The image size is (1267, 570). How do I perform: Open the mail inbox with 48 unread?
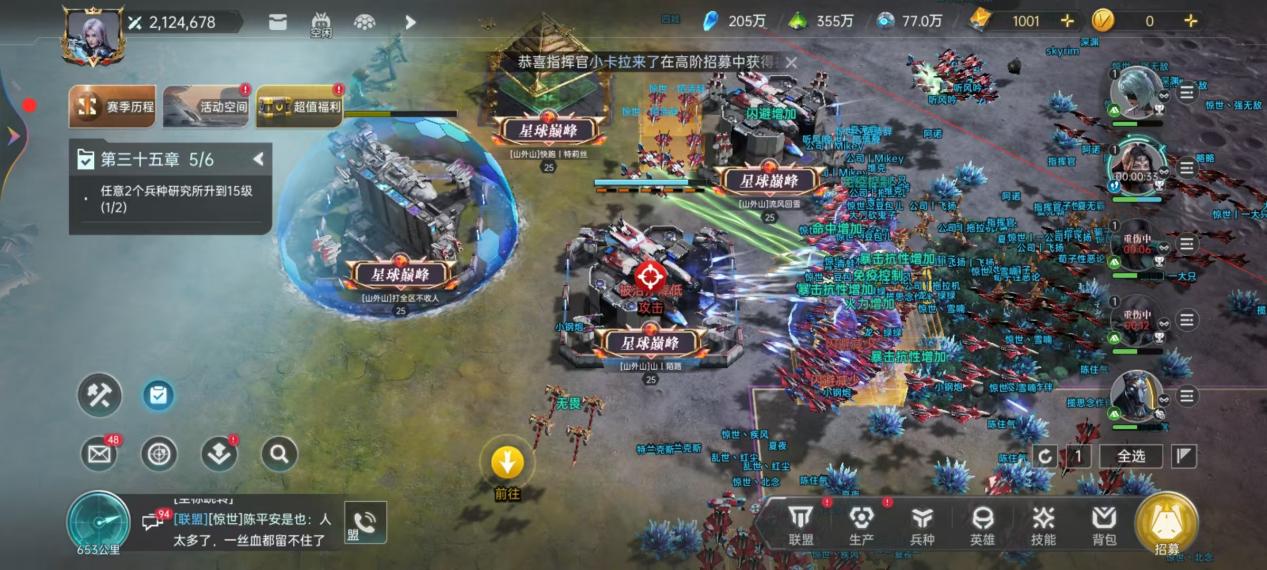99,454
